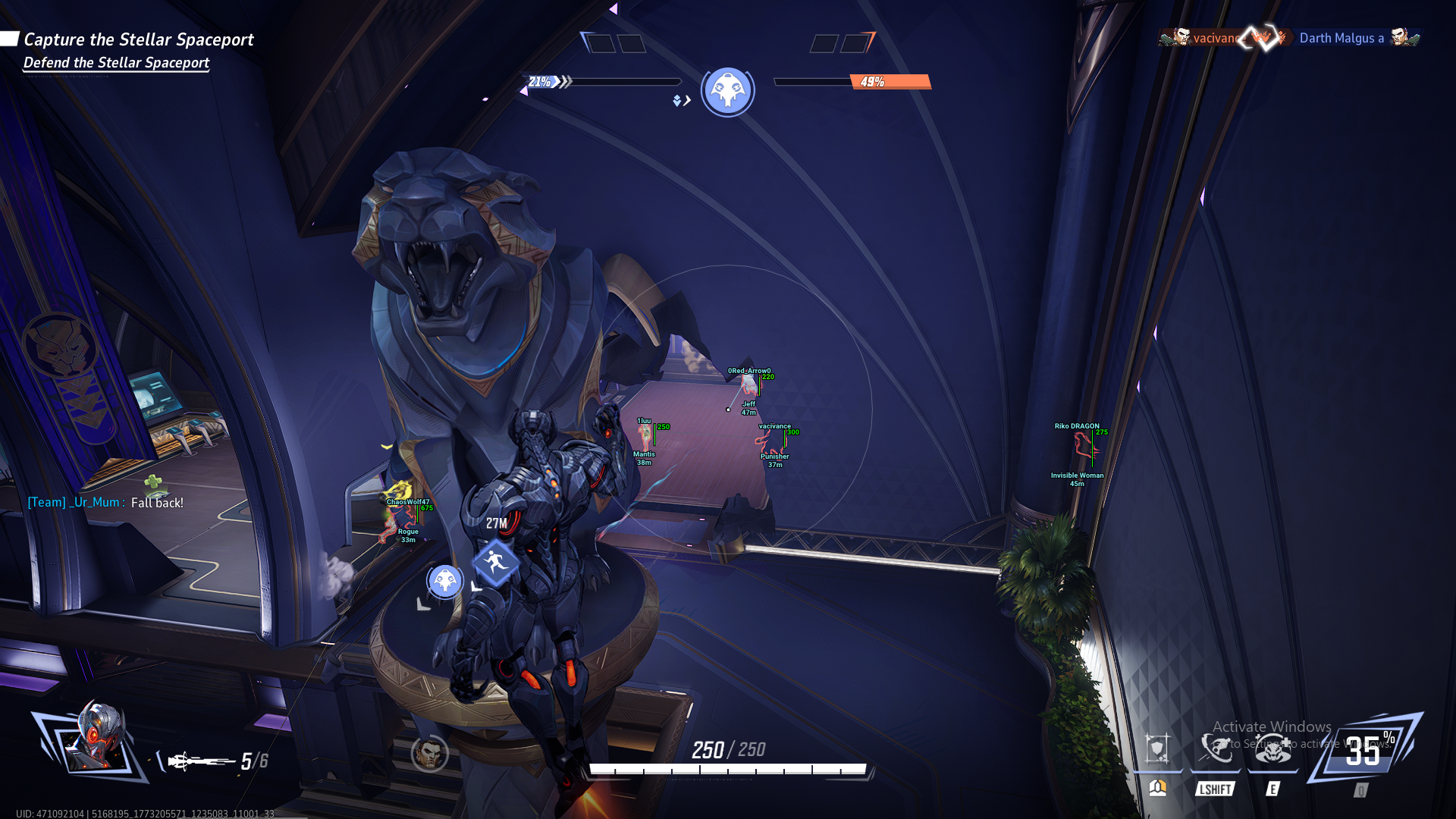Click the green health pack marker
The width and height of the screenshot is (1456, 819).
[x=154, y=483]
